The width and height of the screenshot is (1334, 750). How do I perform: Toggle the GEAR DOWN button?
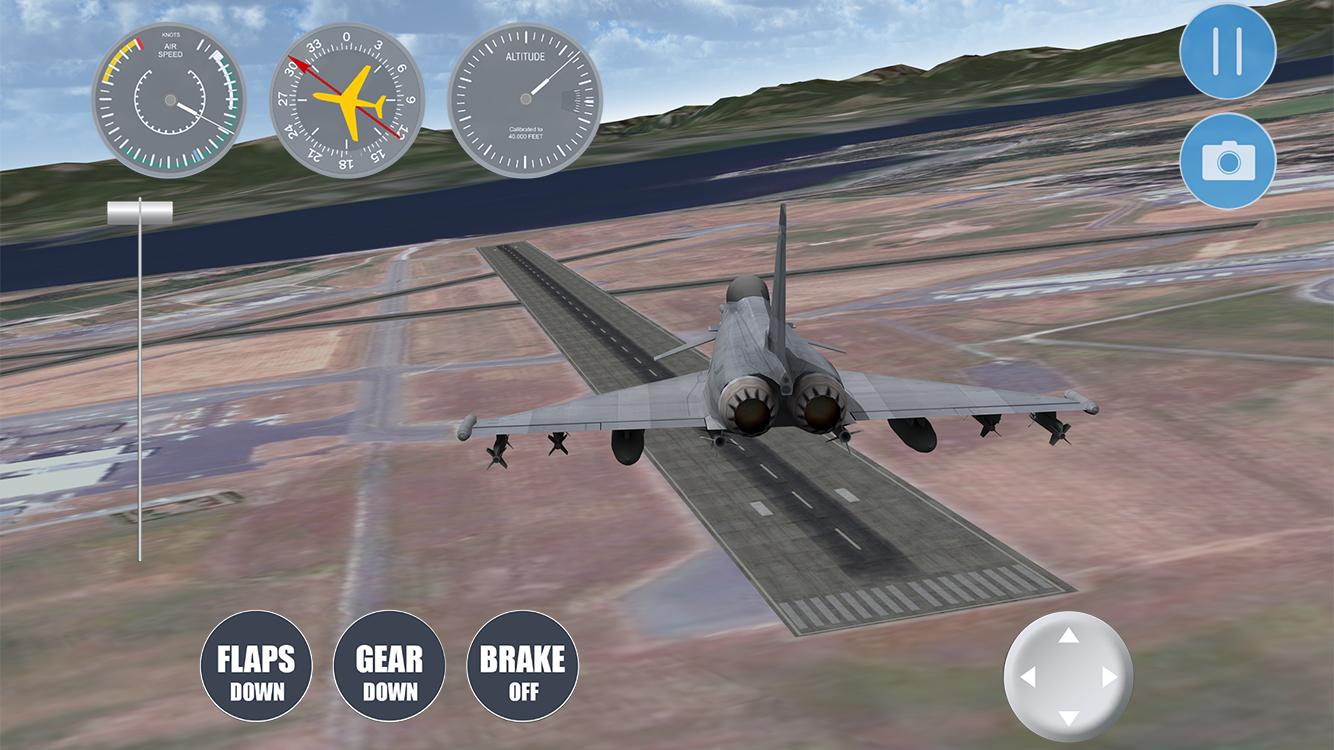389,667
